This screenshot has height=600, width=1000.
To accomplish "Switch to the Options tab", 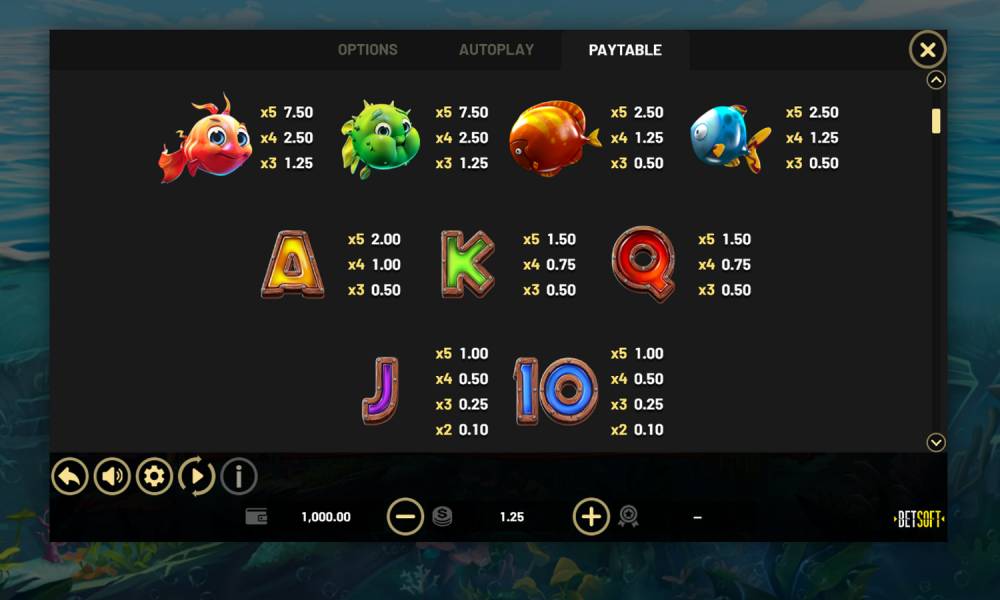I will click(367, 50).
